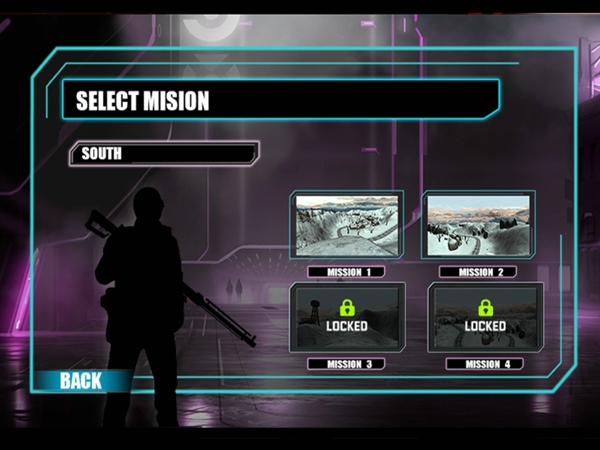Click the locked Mission 4 tile
The width and height of the screenshot is (600, 450).
[485, 317]
